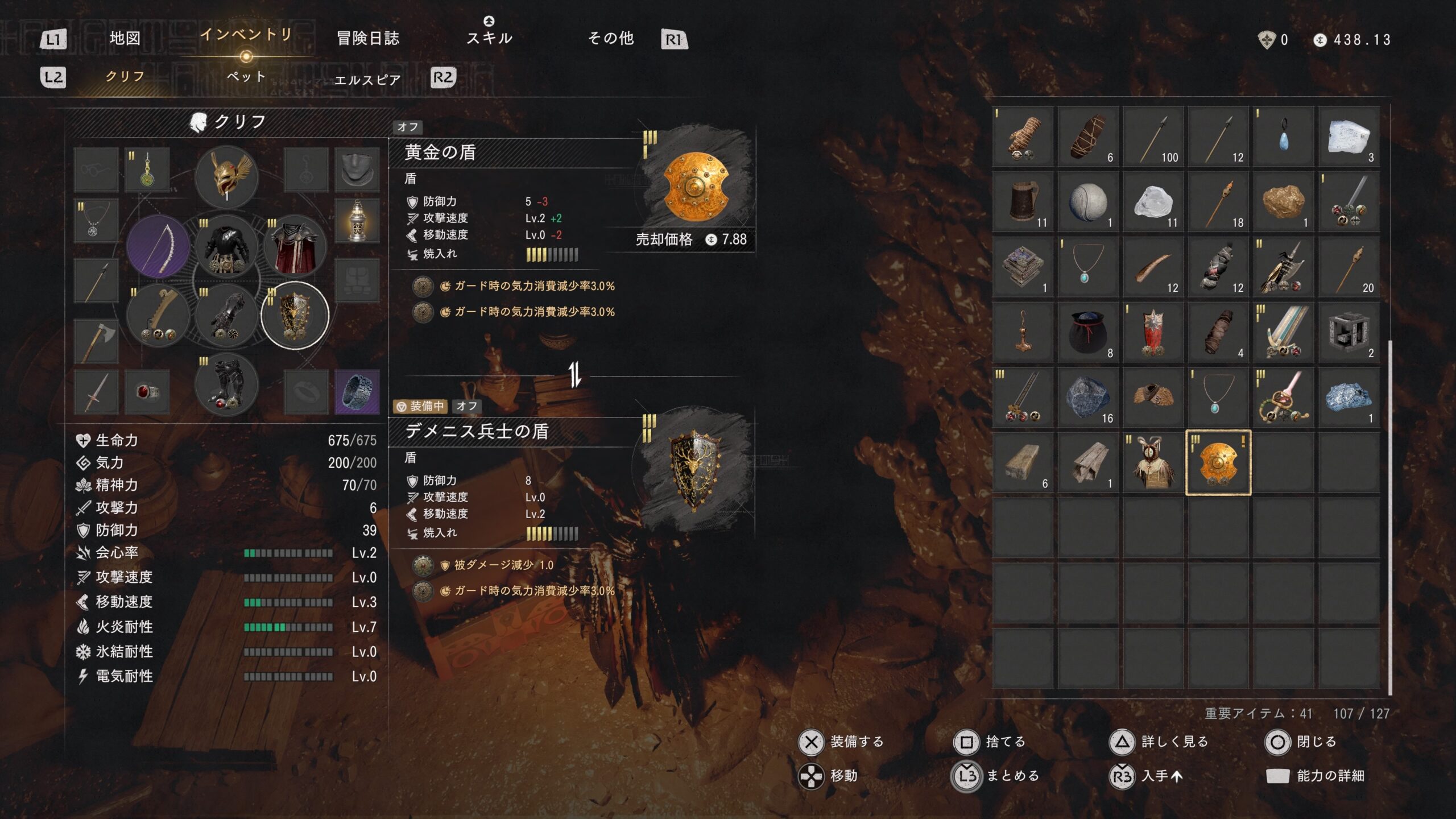Select the arrow stack of 100
The image size is (1456, 819).
click(1153, 137)
